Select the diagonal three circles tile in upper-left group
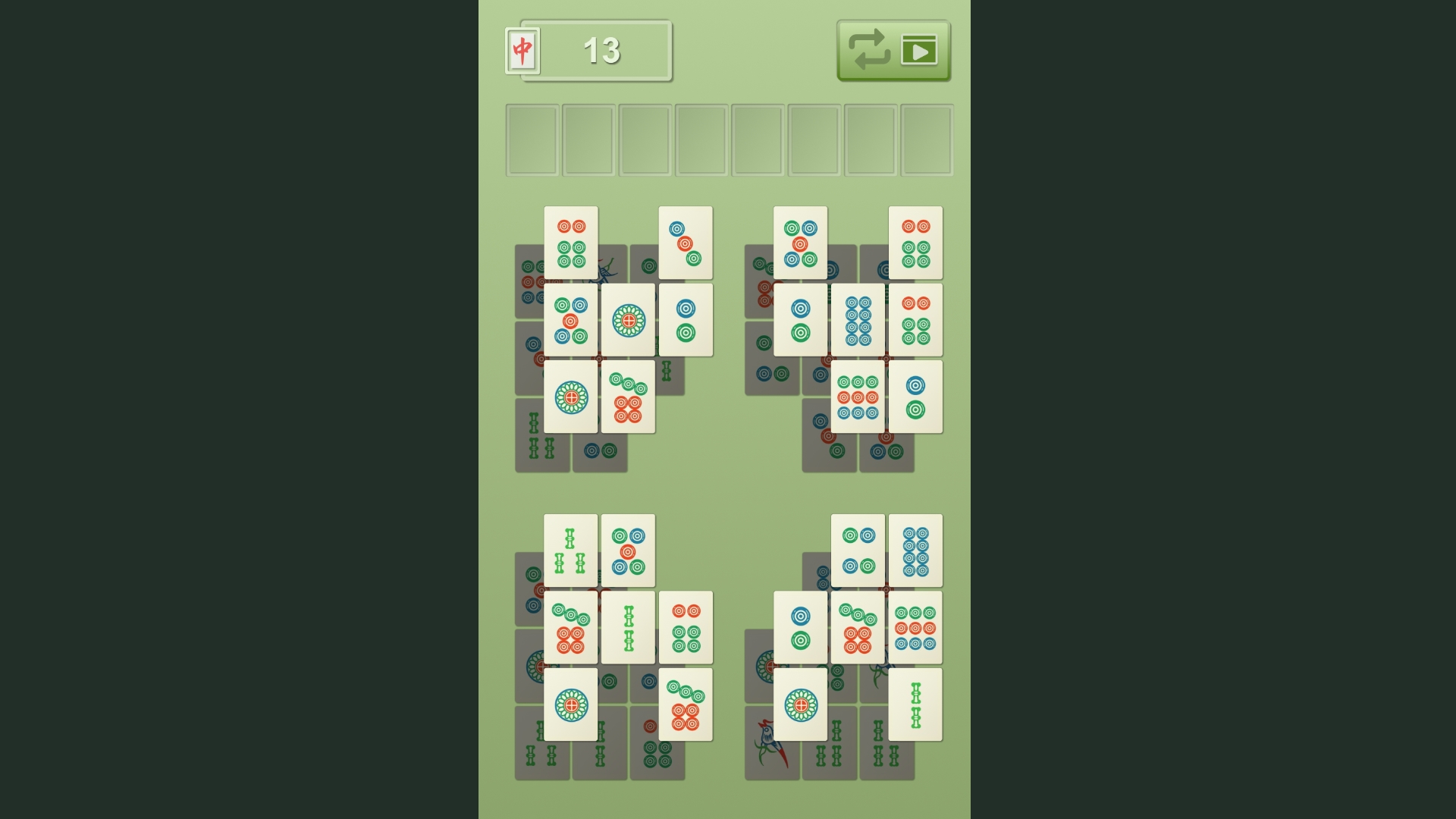 tap(686, 243)
